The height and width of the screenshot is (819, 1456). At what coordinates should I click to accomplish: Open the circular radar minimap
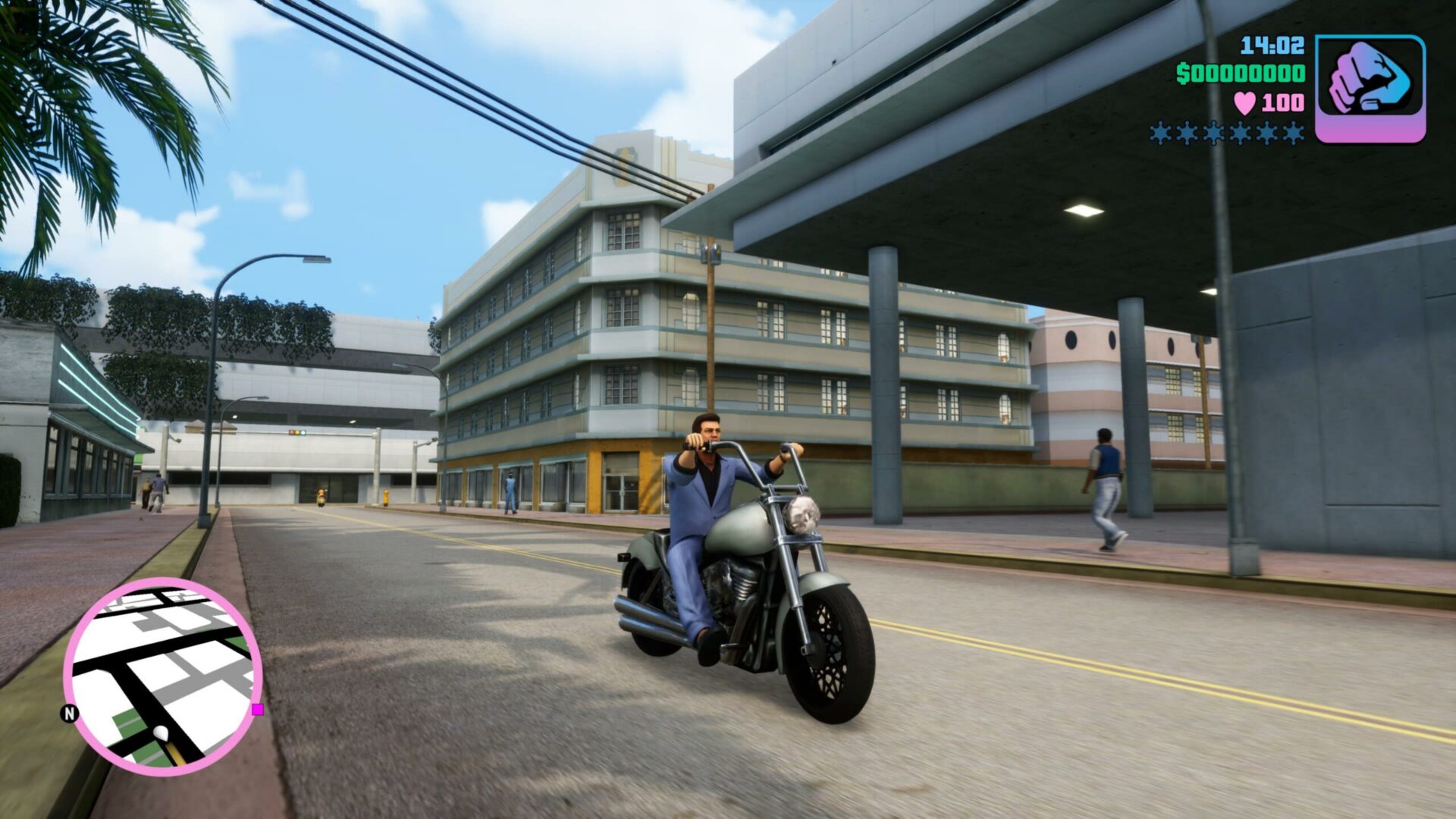point(163,676)
